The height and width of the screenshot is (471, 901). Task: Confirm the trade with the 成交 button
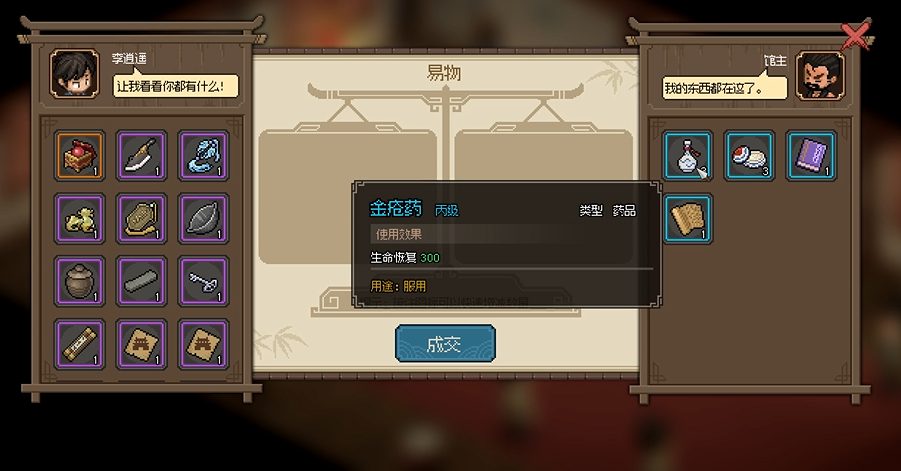[x=445, y=344]
